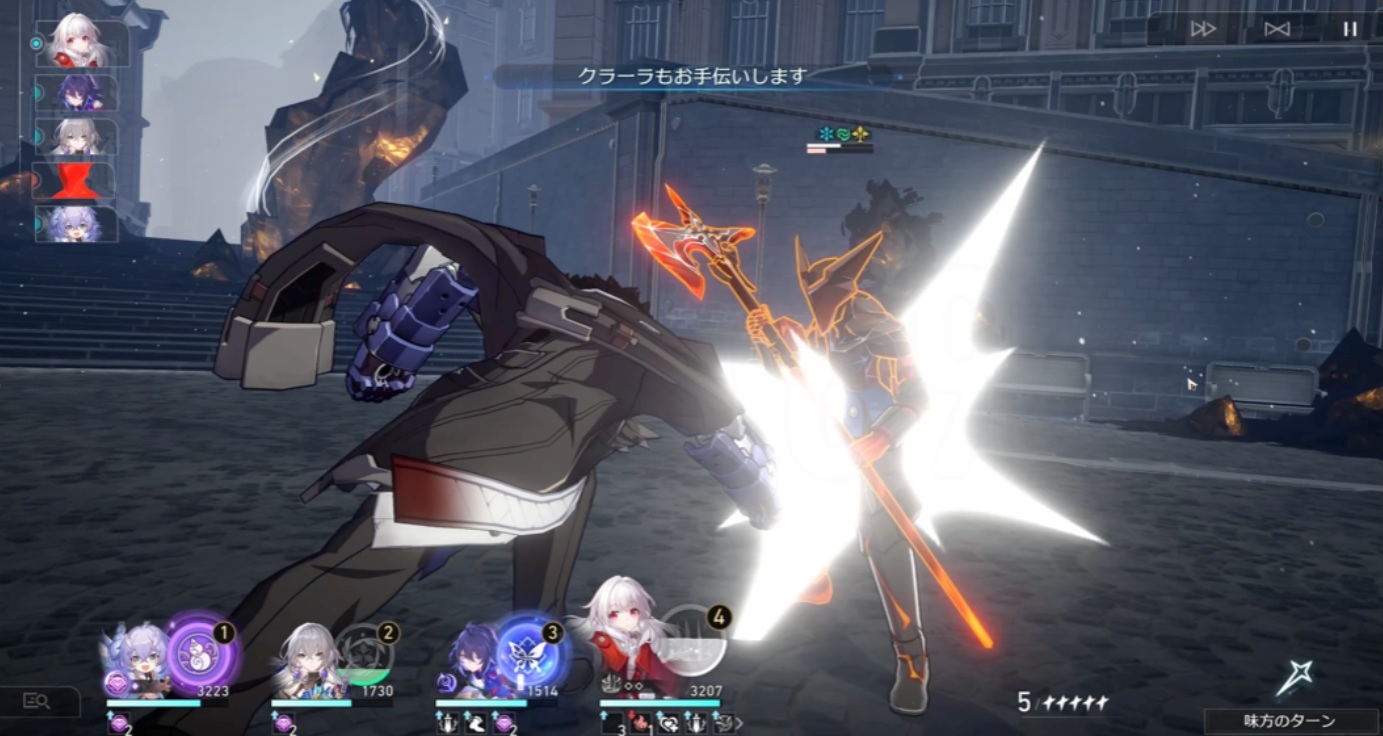1383x736 pixels.
Task: Activate ultimate number 4 beside the white-haired girl
Action: pos(692,640)
